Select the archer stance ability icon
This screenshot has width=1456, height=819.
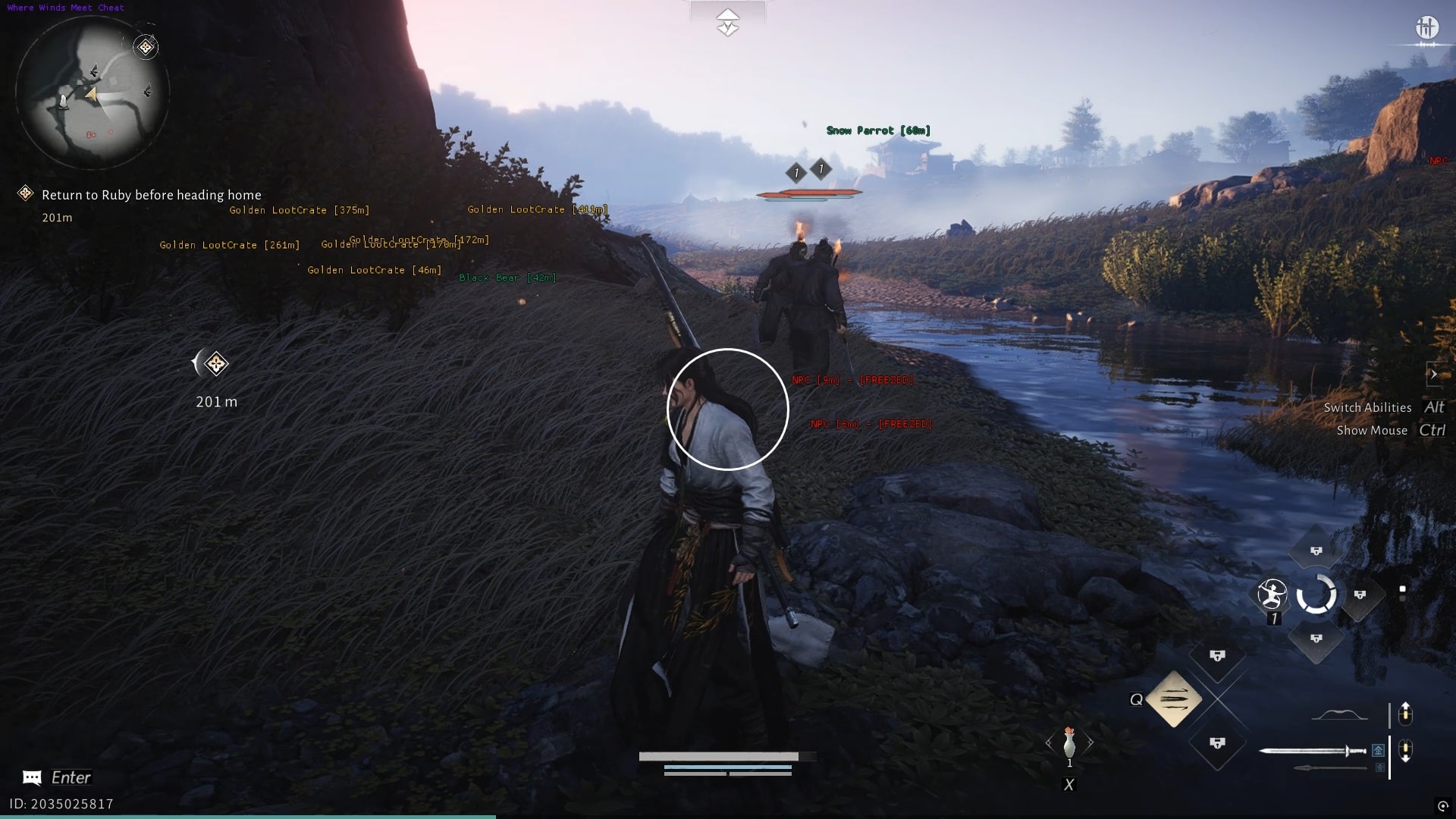pyautogui.click(x=1272, y=595)
